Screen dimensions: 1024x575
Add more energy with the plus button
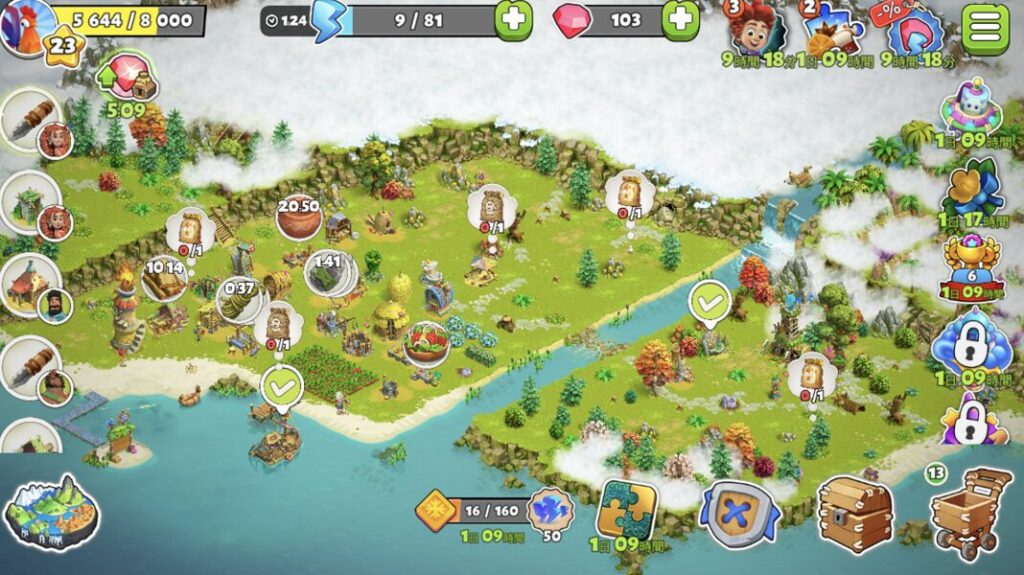pyautogui.click(x=513, y=20)
